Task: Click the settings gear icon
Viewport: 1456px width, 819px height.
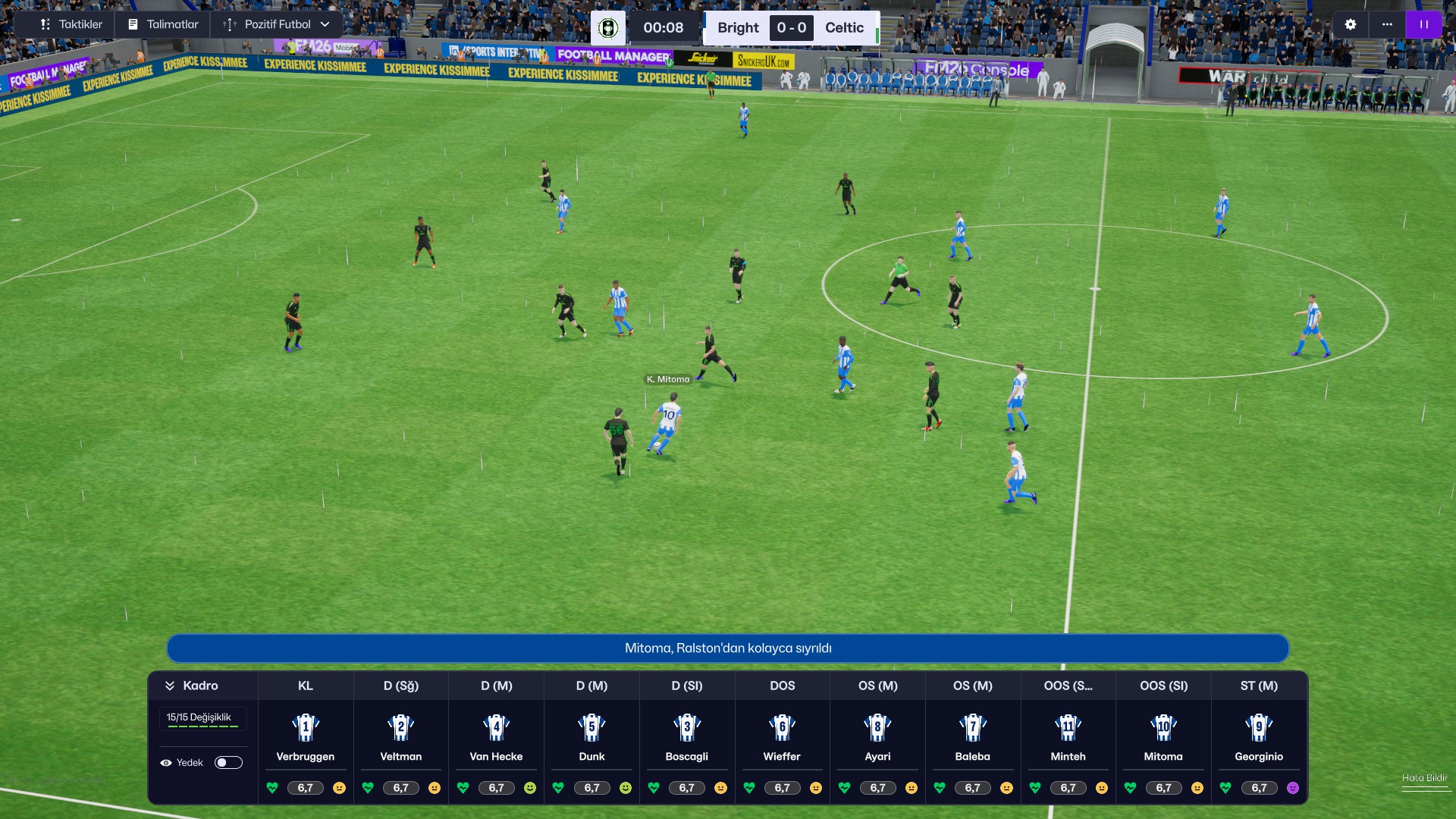Action: pos(1351,24)
